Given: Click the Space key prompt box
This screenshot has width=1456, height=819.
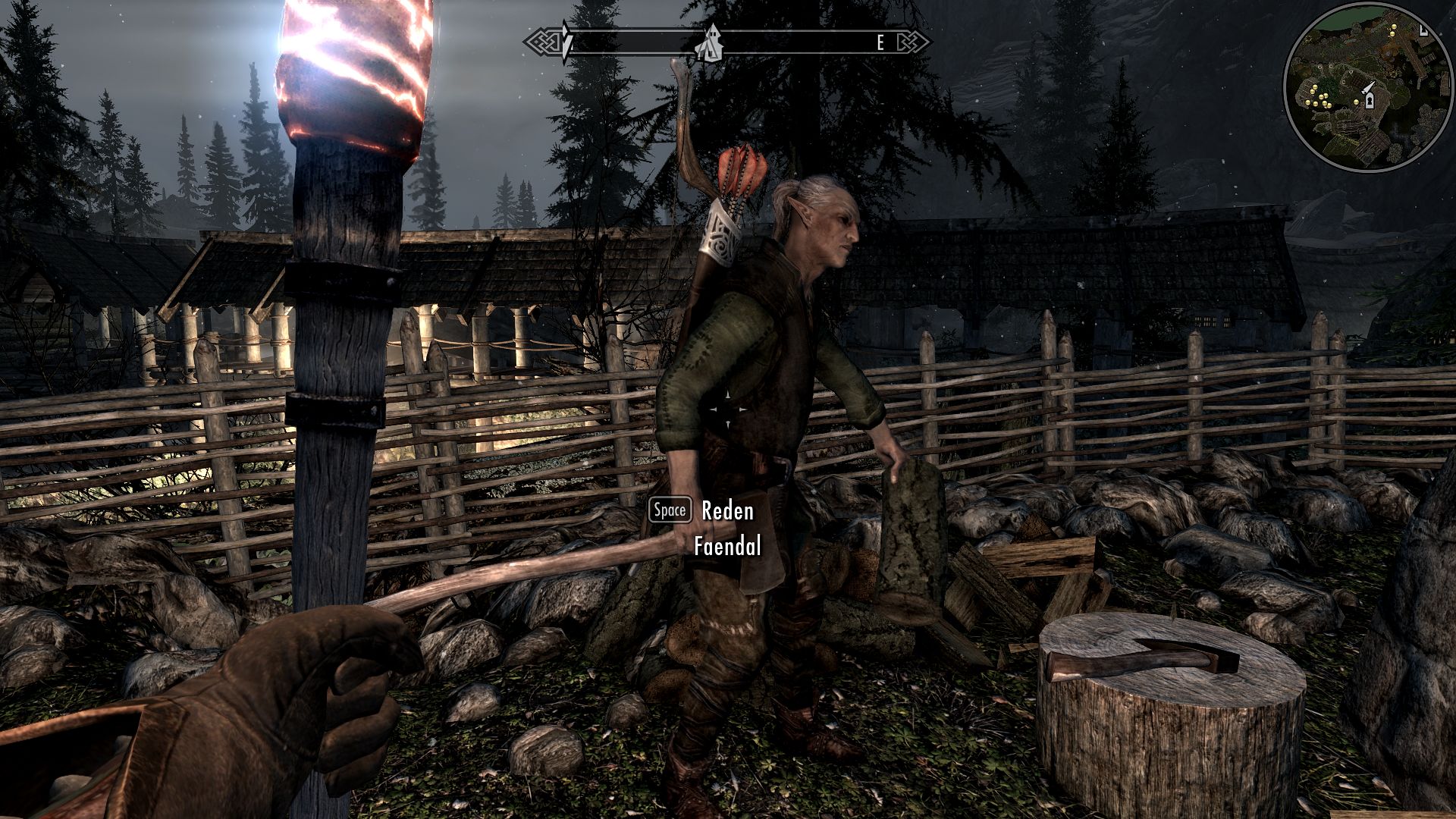Looking at the screenshot, I should 670,510.
